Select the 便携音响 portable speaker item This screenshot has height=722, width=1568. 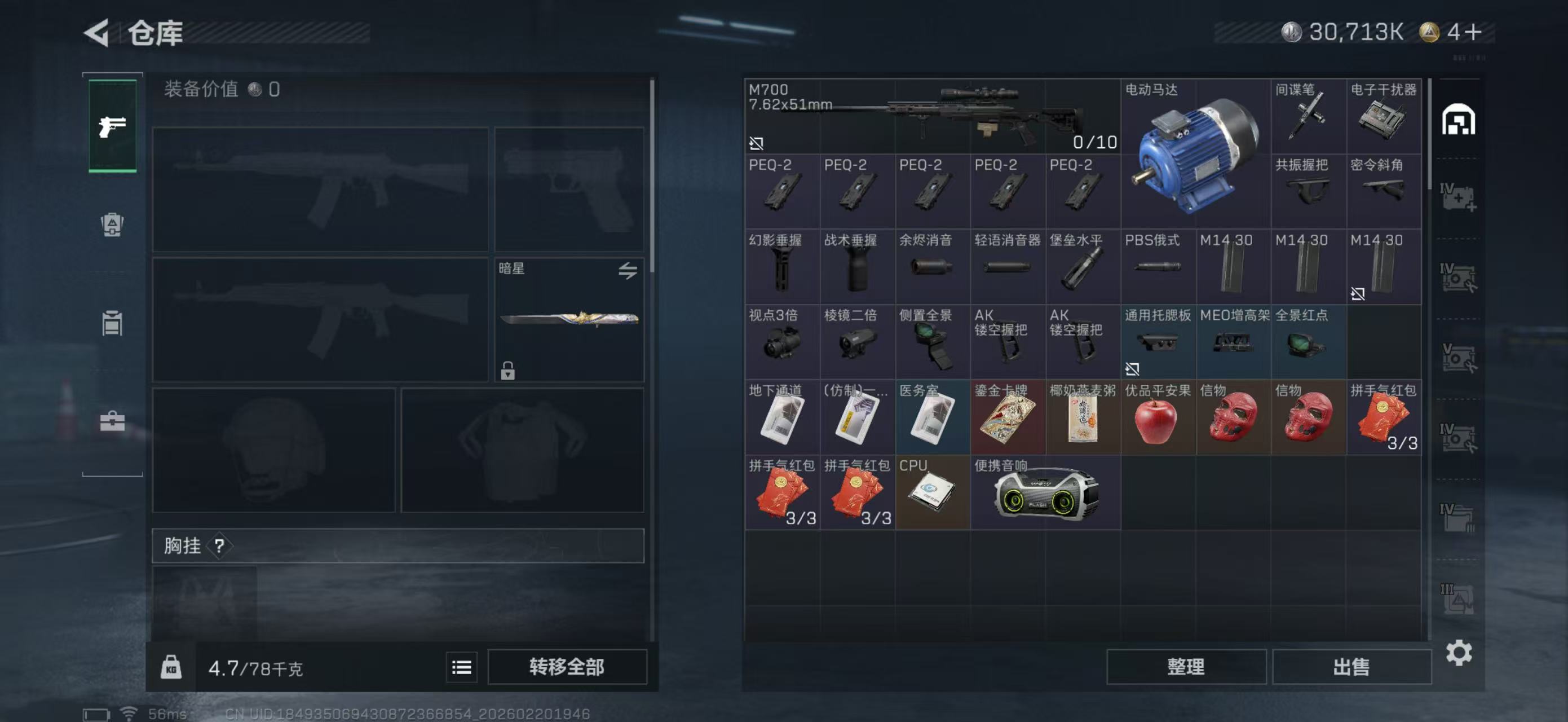pyautogui.click(x=1045, y=493)
